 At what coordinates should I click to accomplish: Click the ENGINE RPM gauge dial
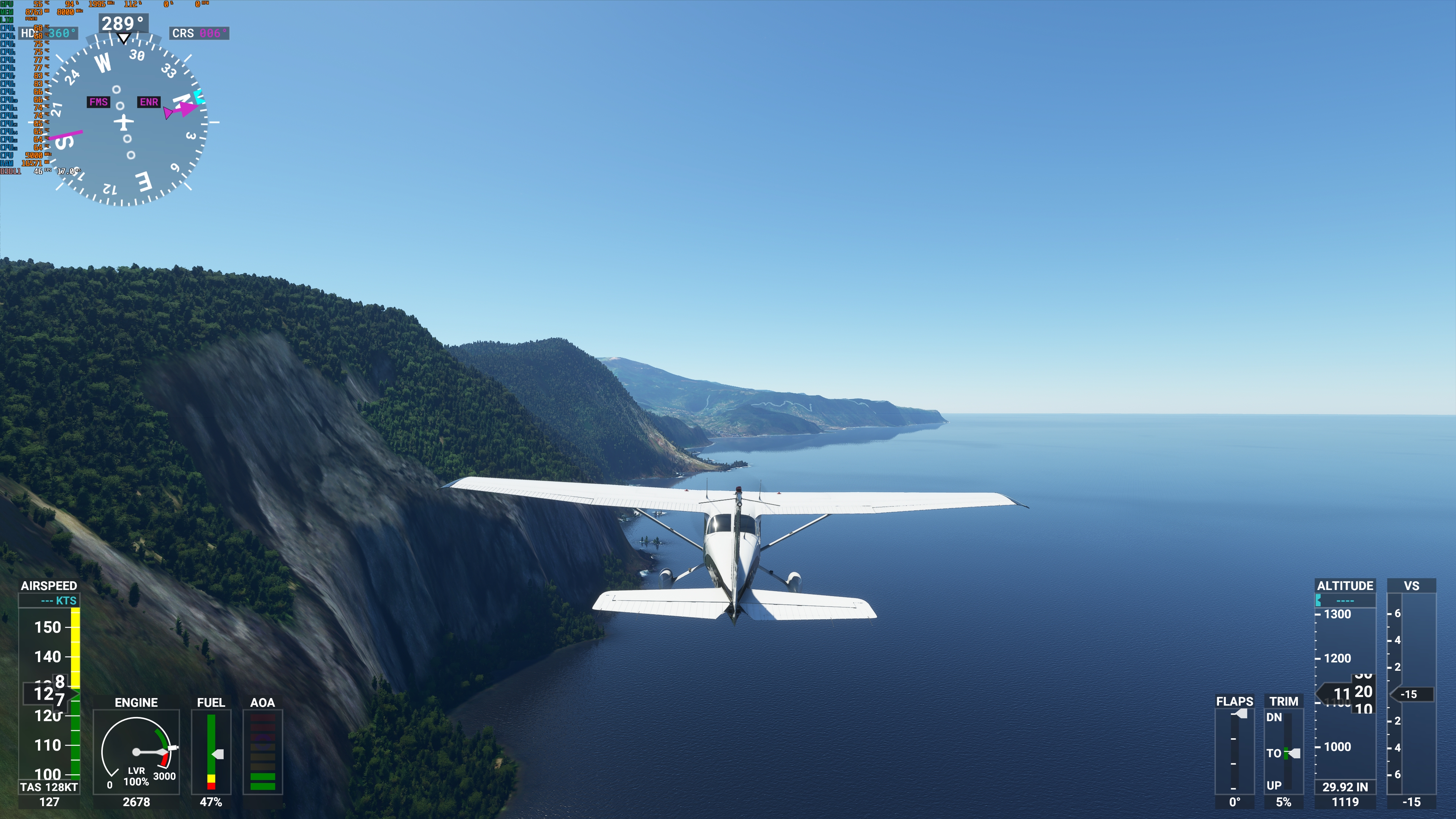[137, 752]
